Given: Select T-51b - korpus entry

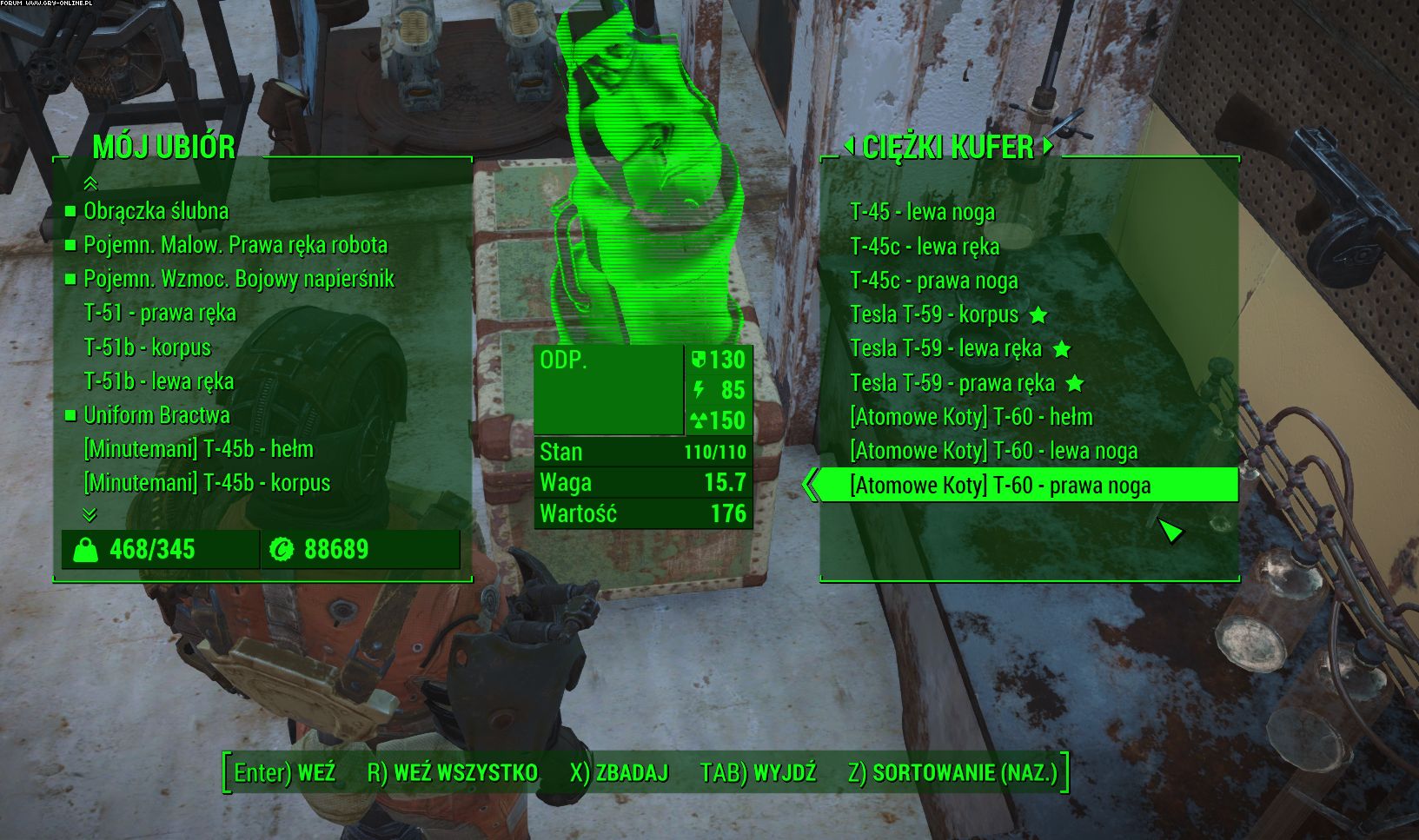Looking at the screenshot, I should point(147,347).
